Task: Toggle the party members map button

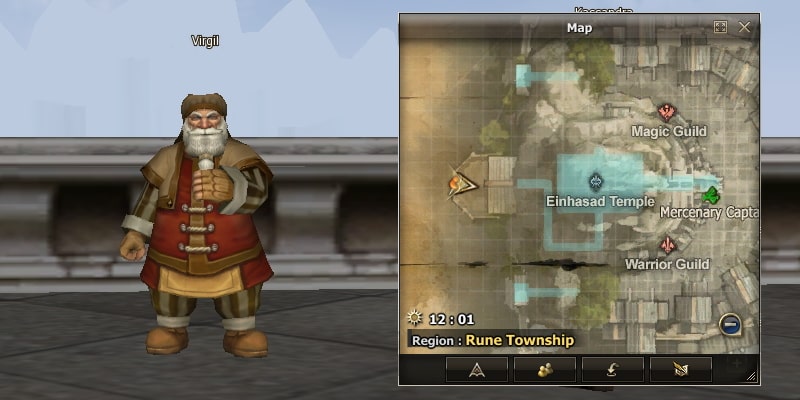Action: (x=545, y=369)
